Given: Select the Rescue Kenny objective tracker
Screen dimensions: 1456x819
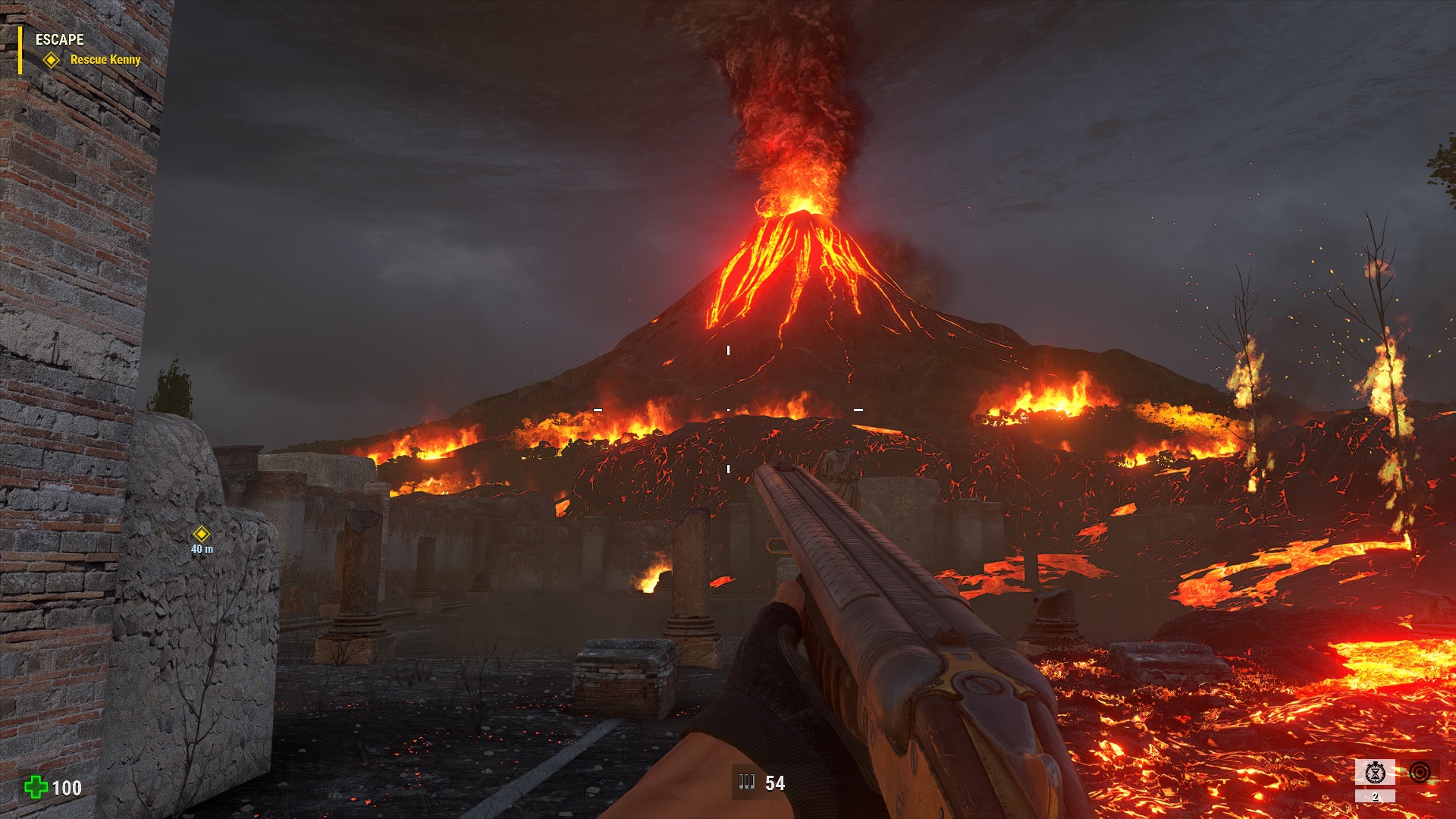Looking at the screenshot, I should point(105,59).
